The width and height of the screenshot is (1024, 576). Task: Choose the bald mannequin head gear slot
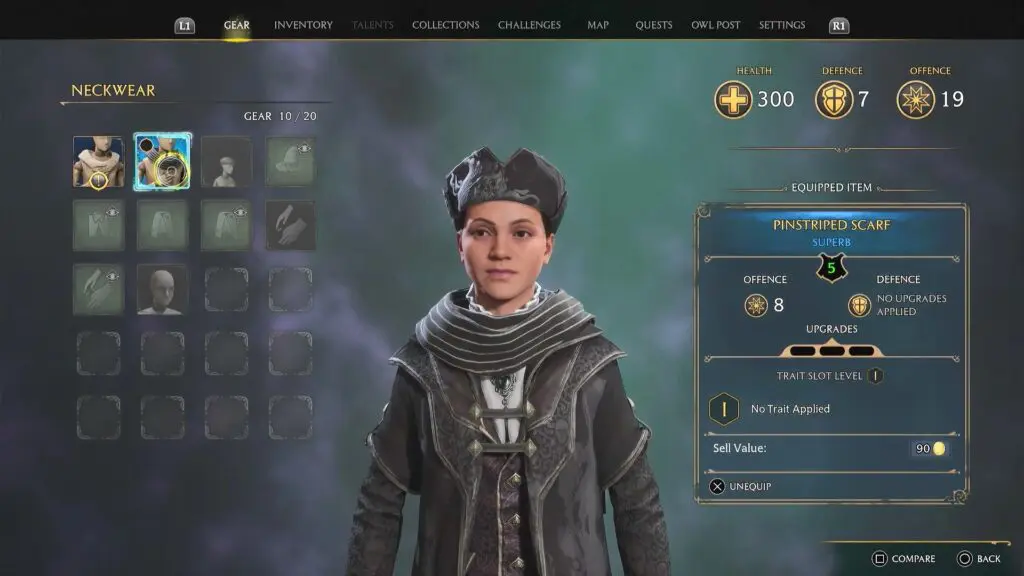click(162, 290)
